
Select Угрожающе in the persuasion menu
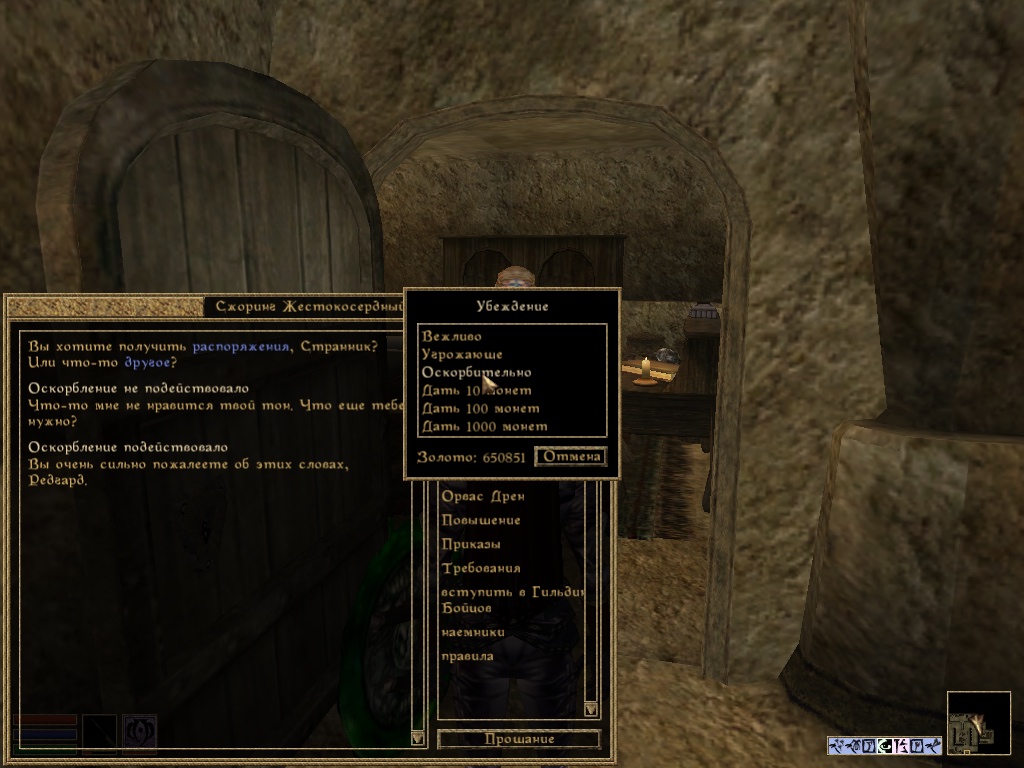pyautogui.click(x=462, y=355)
